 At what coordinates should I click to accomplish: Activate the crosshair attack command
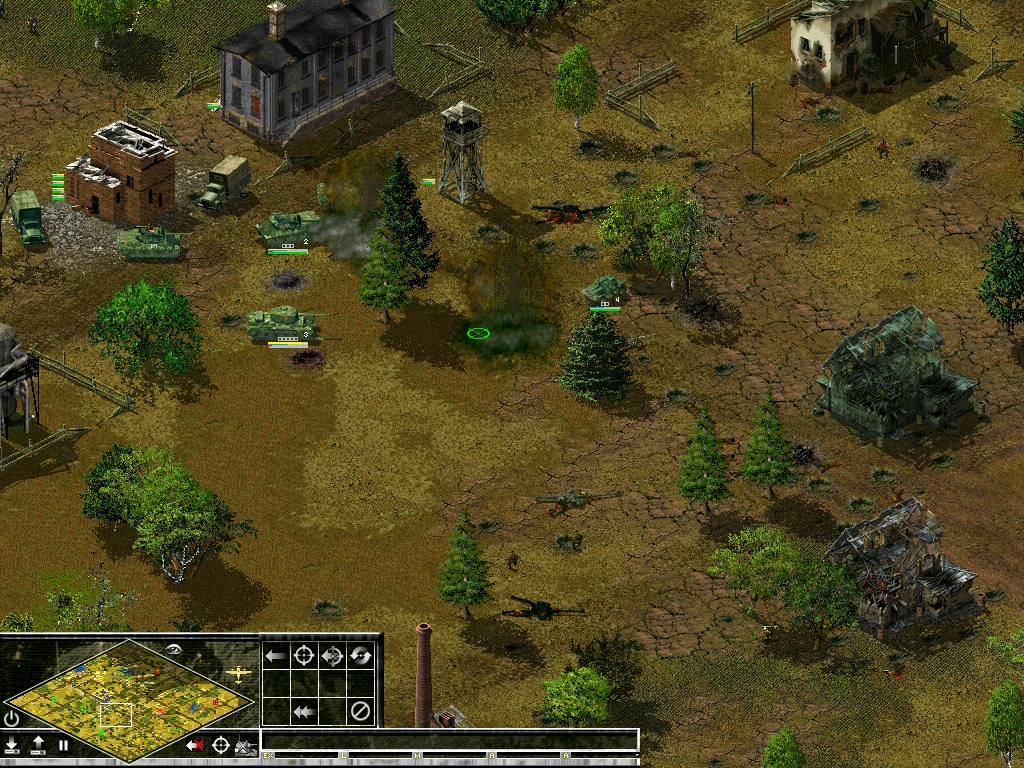[x=304, y=656]
